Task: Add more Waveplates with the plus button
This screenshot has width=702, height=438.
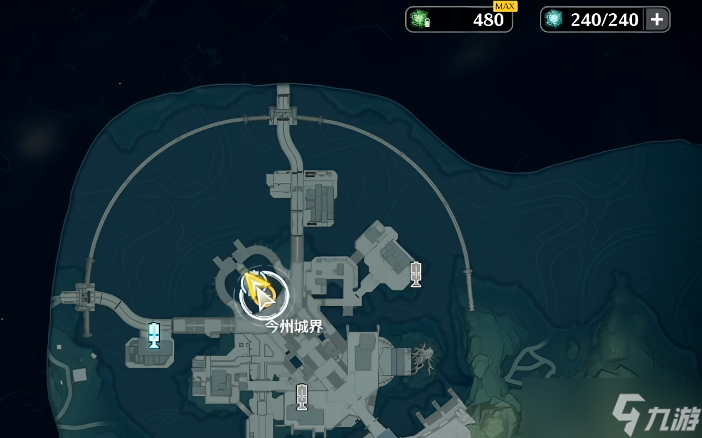Action: [656, 20]
